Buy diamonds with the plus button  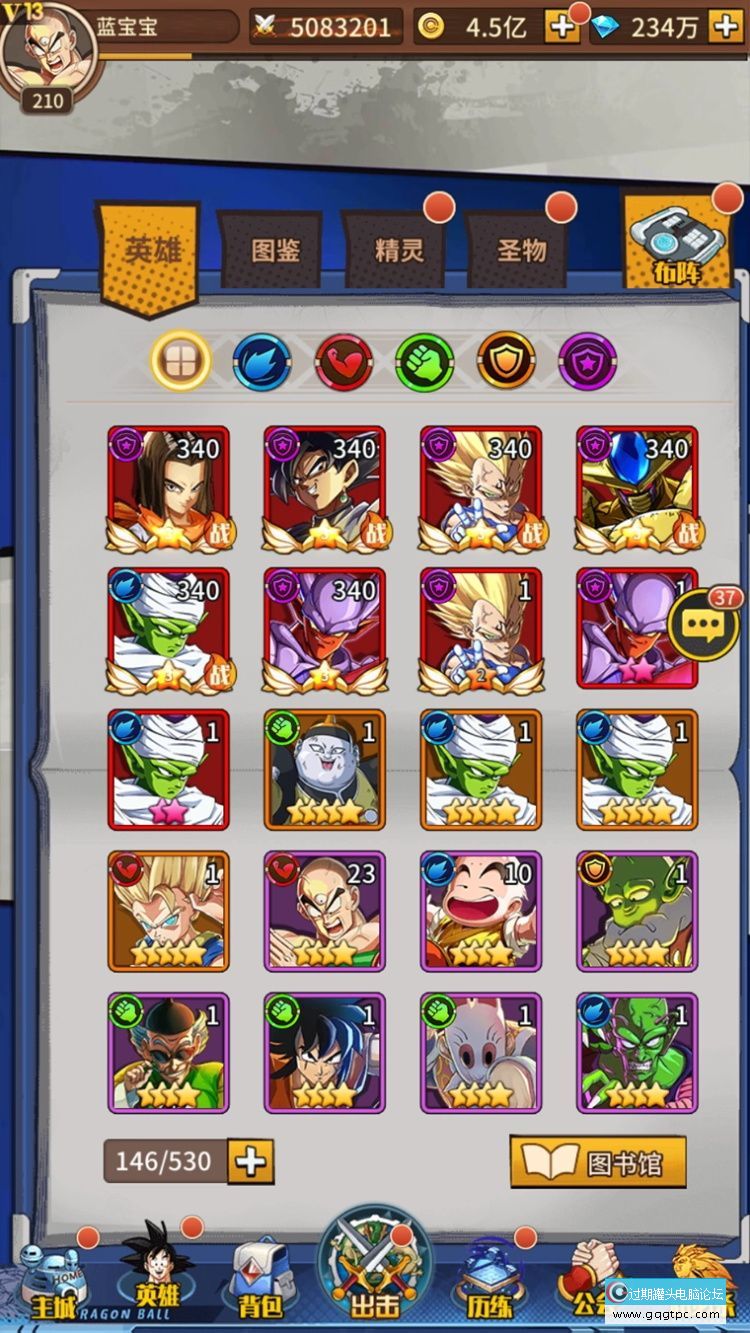click(x=725, y=27)
